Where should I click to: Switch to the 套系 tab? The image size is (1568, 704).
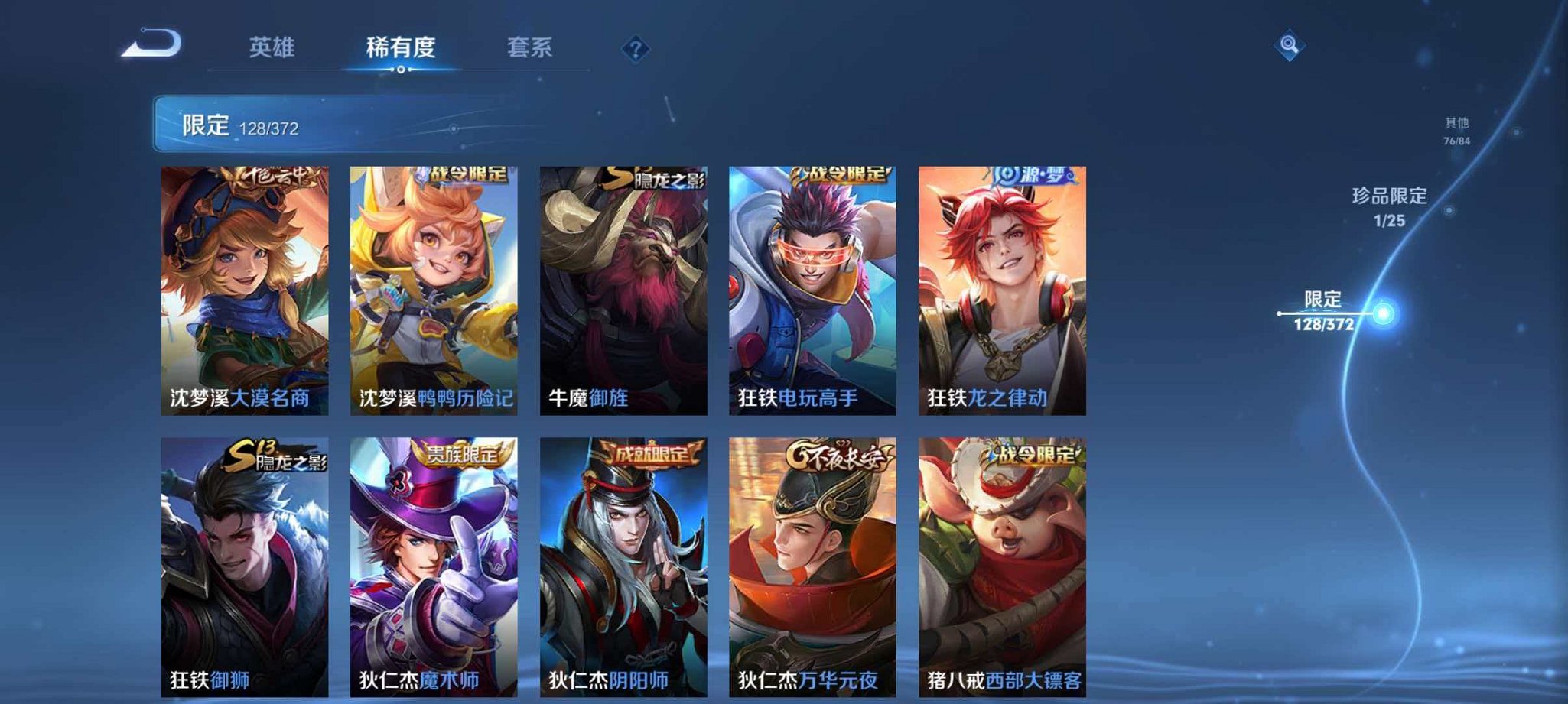pyautogui.click(x=535, y=47)
